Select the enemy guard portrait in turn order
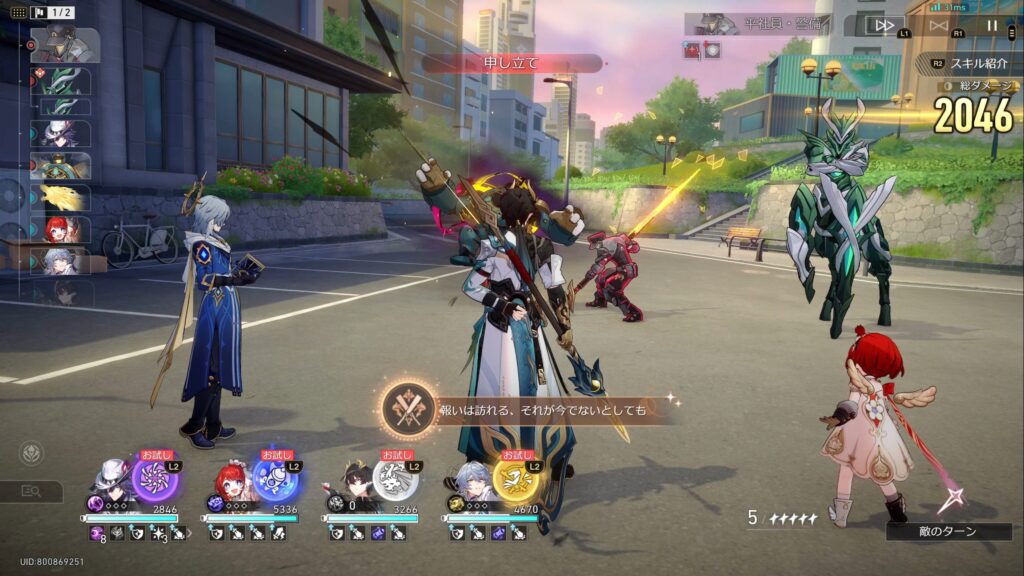 pos(65,45)
